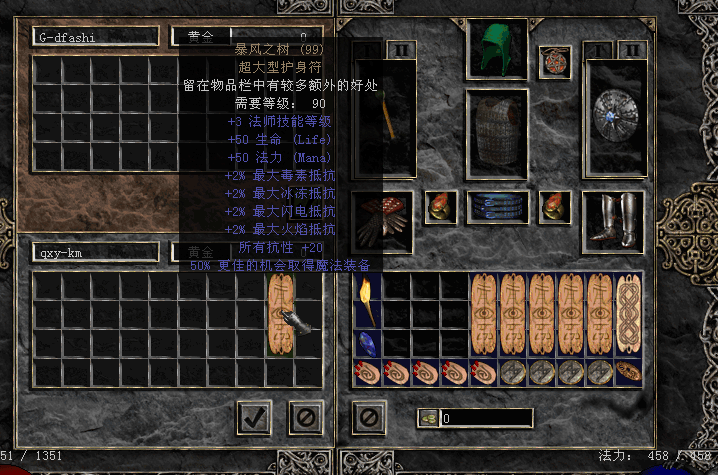The height and width of the screenshot is (475, 718).
Task: Close the inventory panel with its cancel button
Action: 369,417
